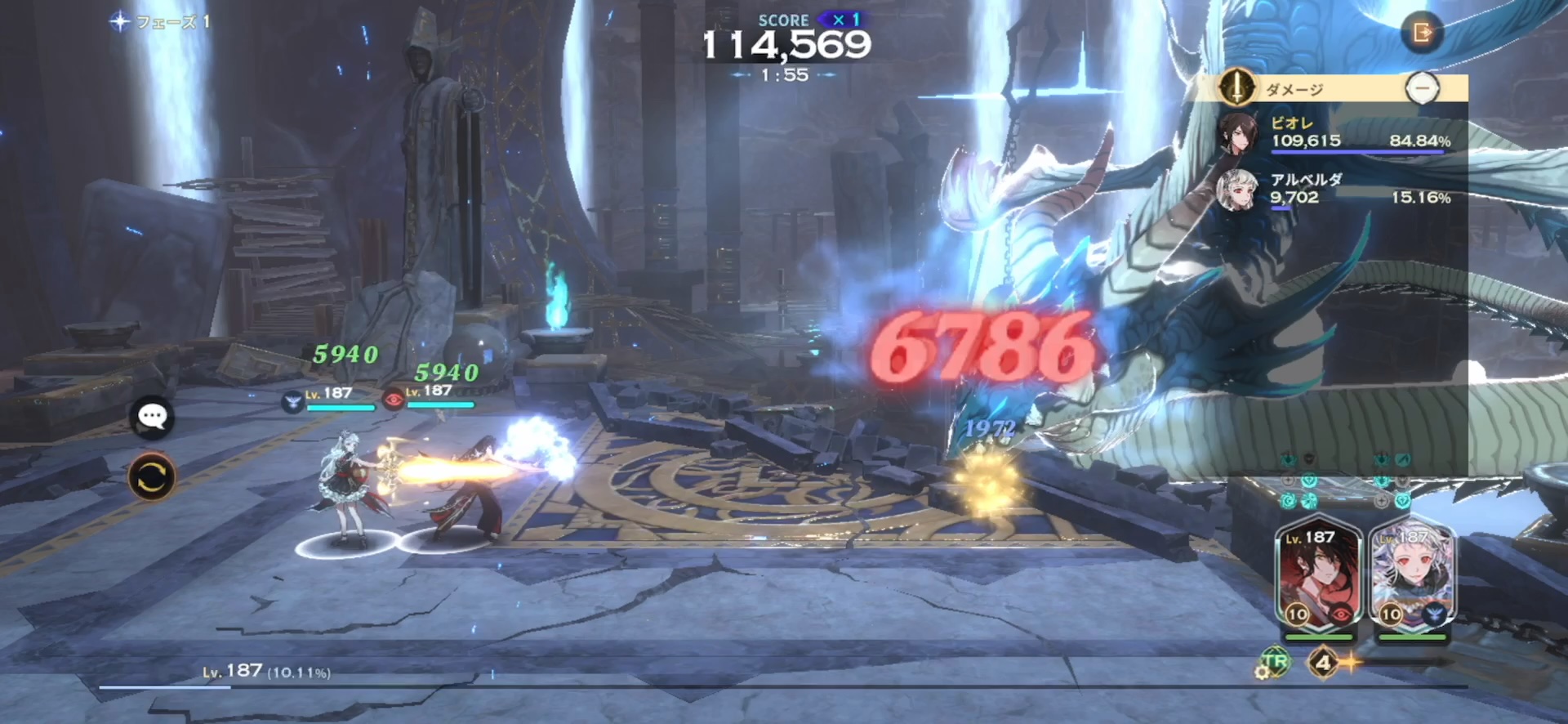Activate the red-haired character's skill card
Screen dimensions: 1568x724
click(x=1318, y=576)
